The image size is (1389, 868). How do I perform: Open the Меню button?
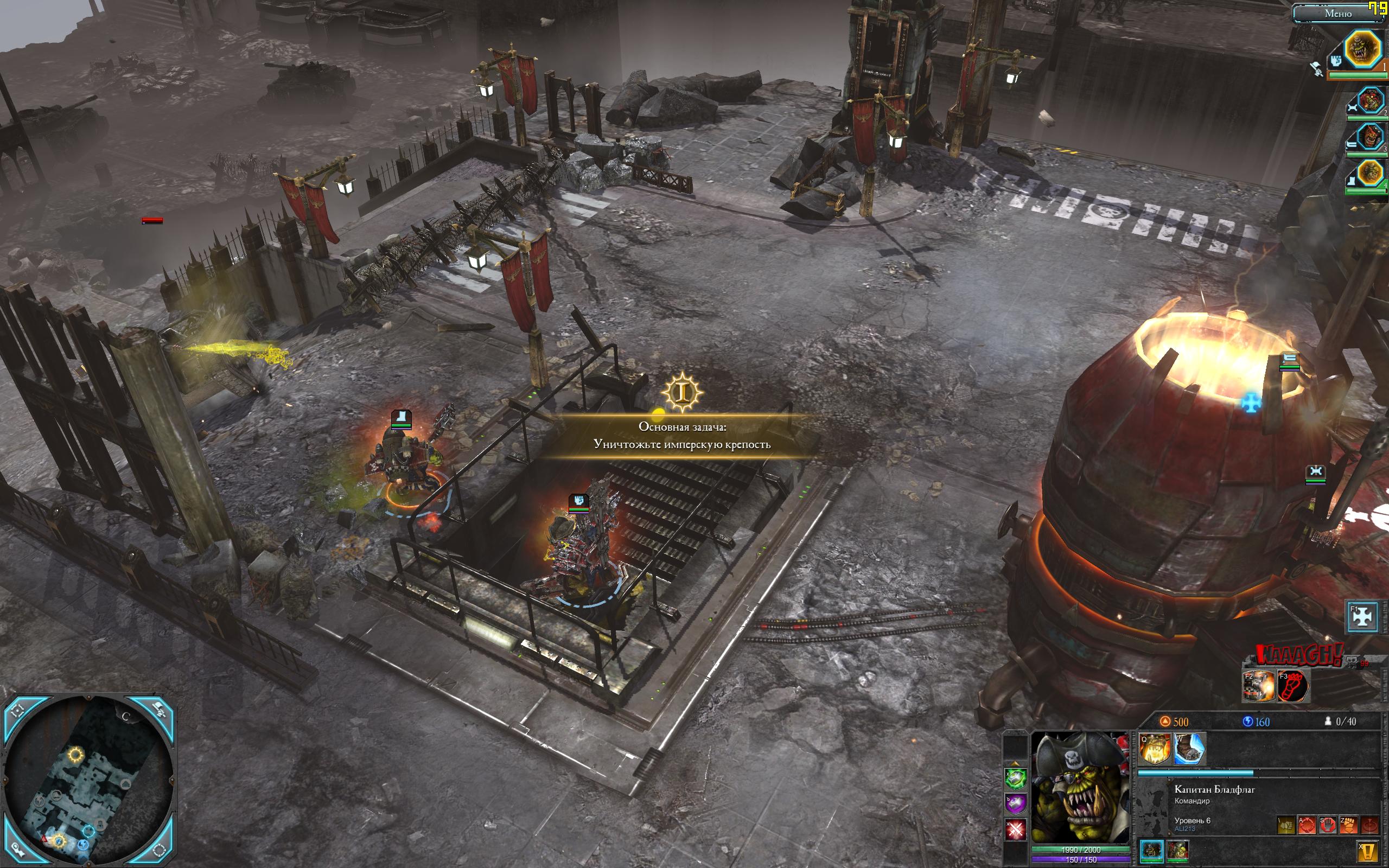(1337, 13)
